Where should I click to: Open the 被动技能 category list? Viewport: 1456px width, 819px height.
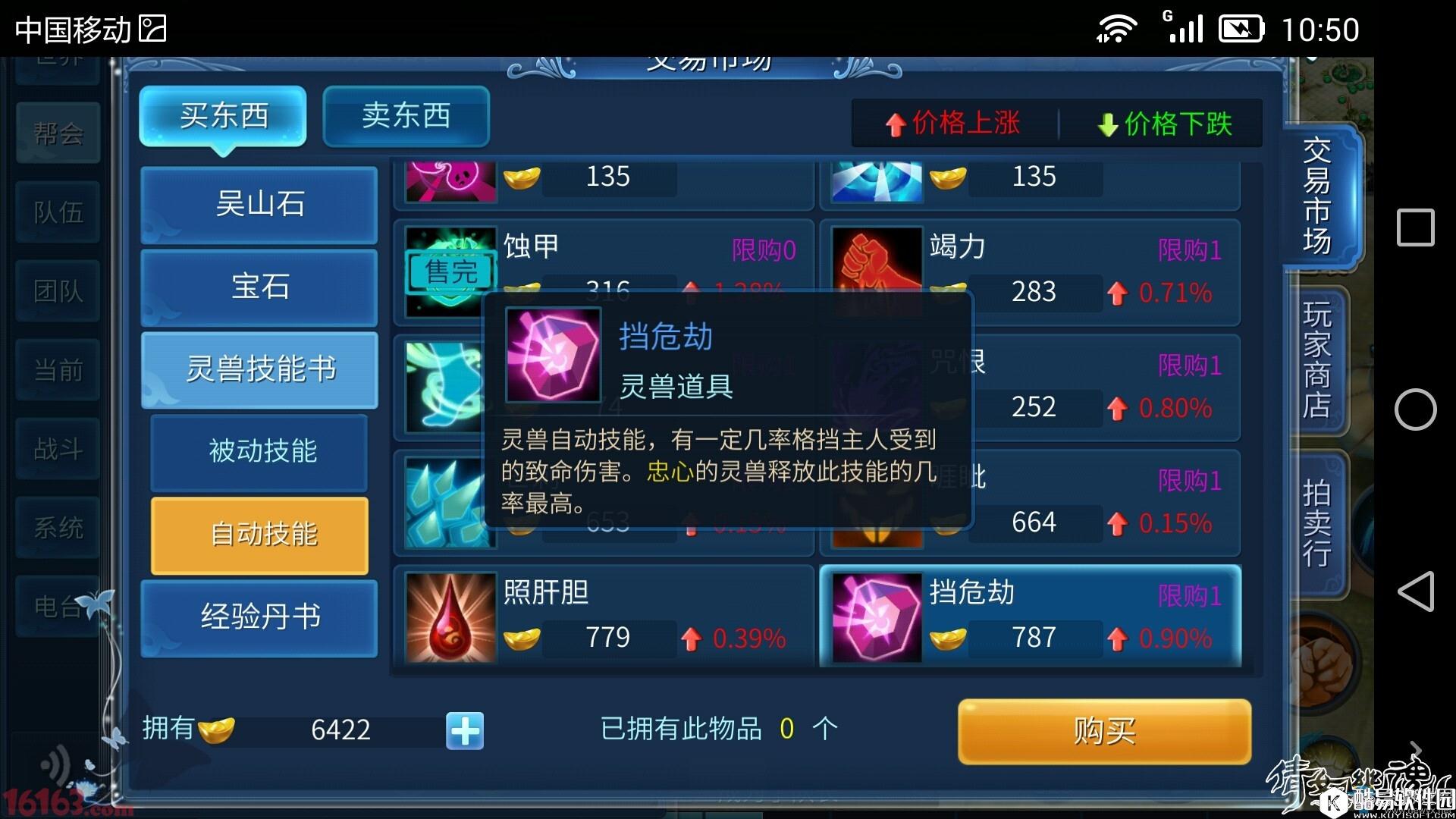click(259, 452)
